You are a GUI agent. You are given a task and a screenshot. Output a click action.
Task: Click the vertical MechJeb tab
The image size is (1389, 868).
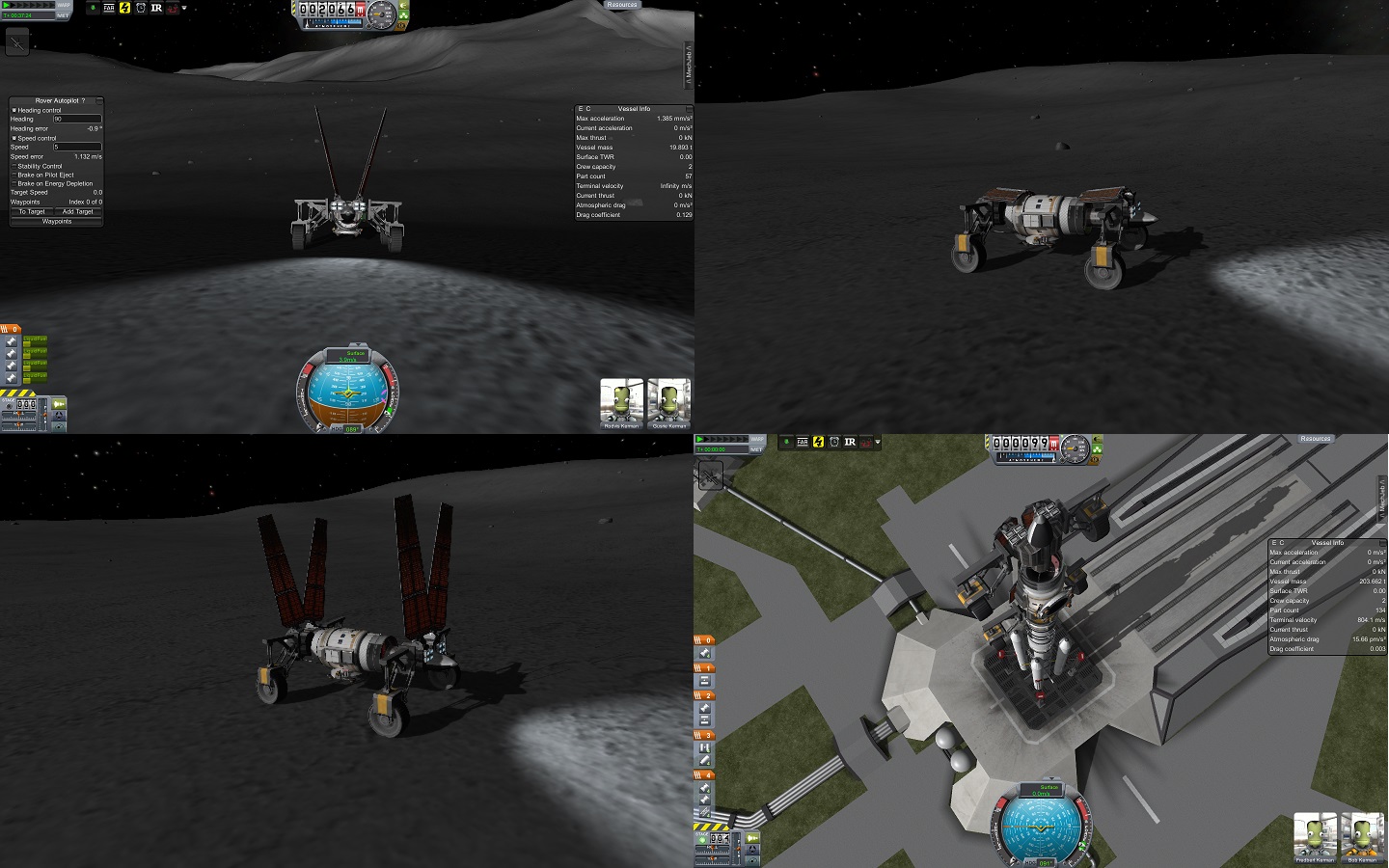(x=689, y=63)
